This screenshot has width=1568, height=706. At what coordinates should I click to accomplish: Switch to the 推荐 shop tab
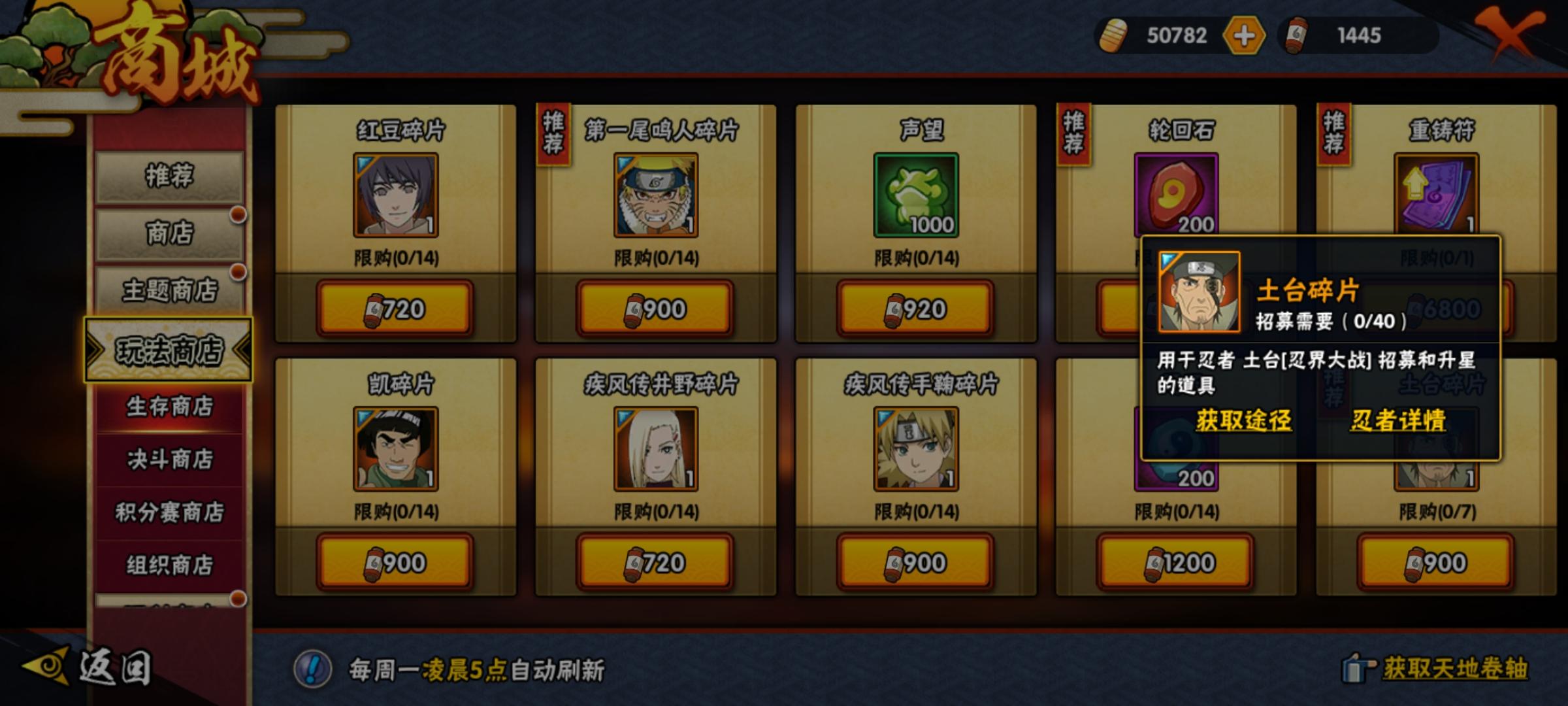click(168, 175)
